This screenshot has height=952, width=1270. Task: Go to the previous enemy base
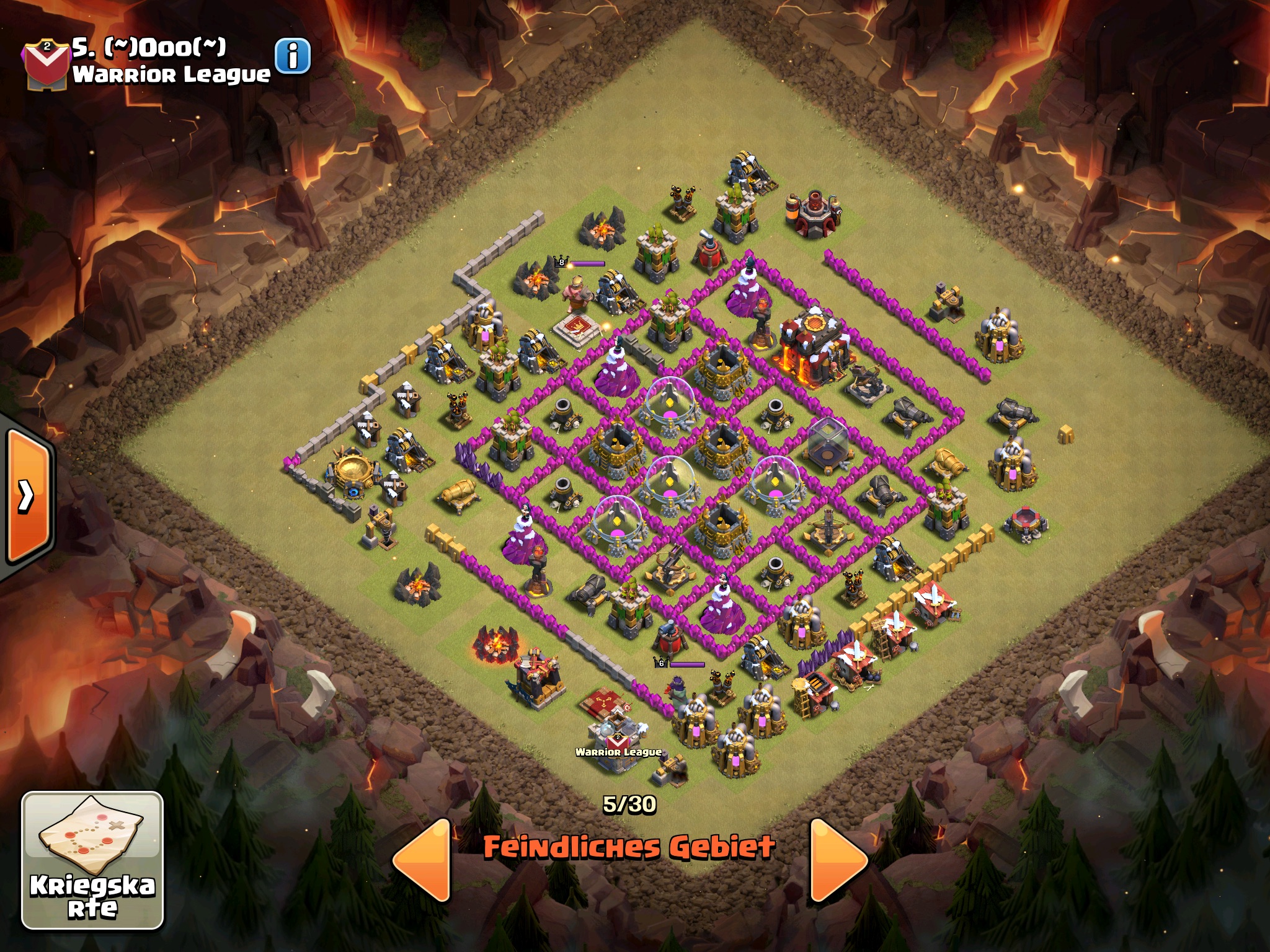point(423,860)
